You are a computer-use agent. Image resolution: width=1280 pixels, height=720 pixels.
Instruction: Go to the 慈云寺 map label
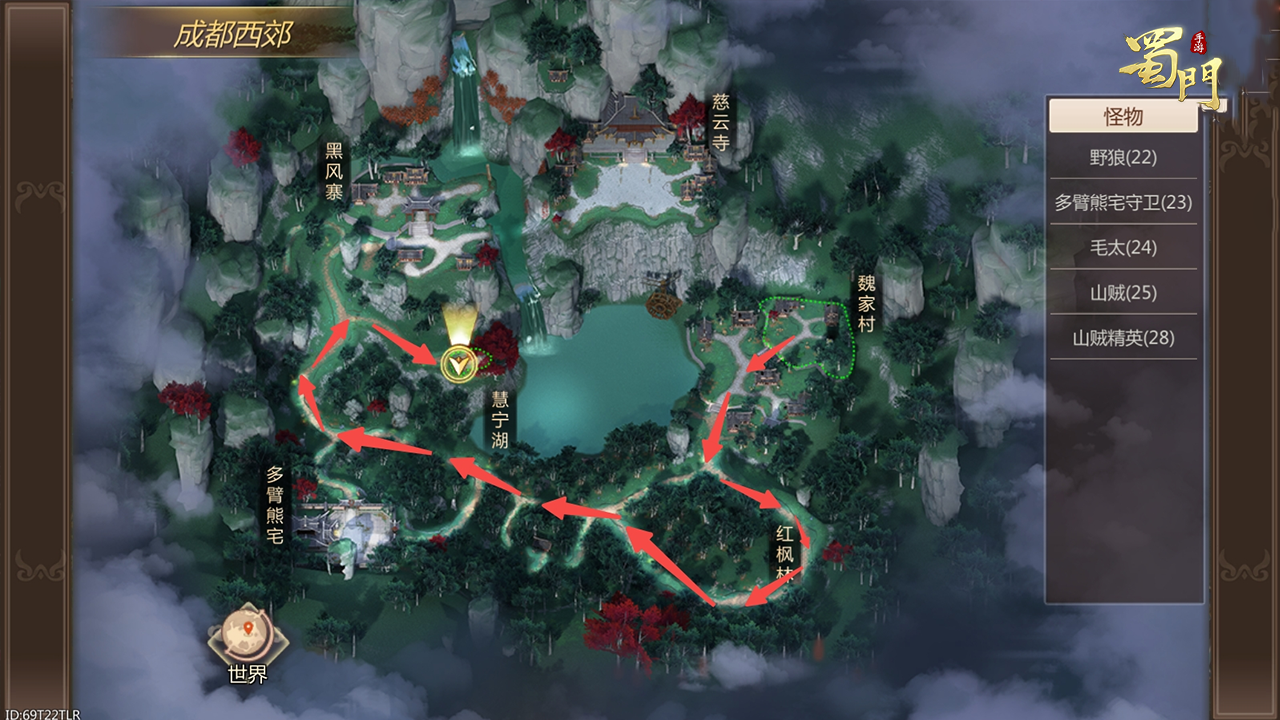[721, 122]
